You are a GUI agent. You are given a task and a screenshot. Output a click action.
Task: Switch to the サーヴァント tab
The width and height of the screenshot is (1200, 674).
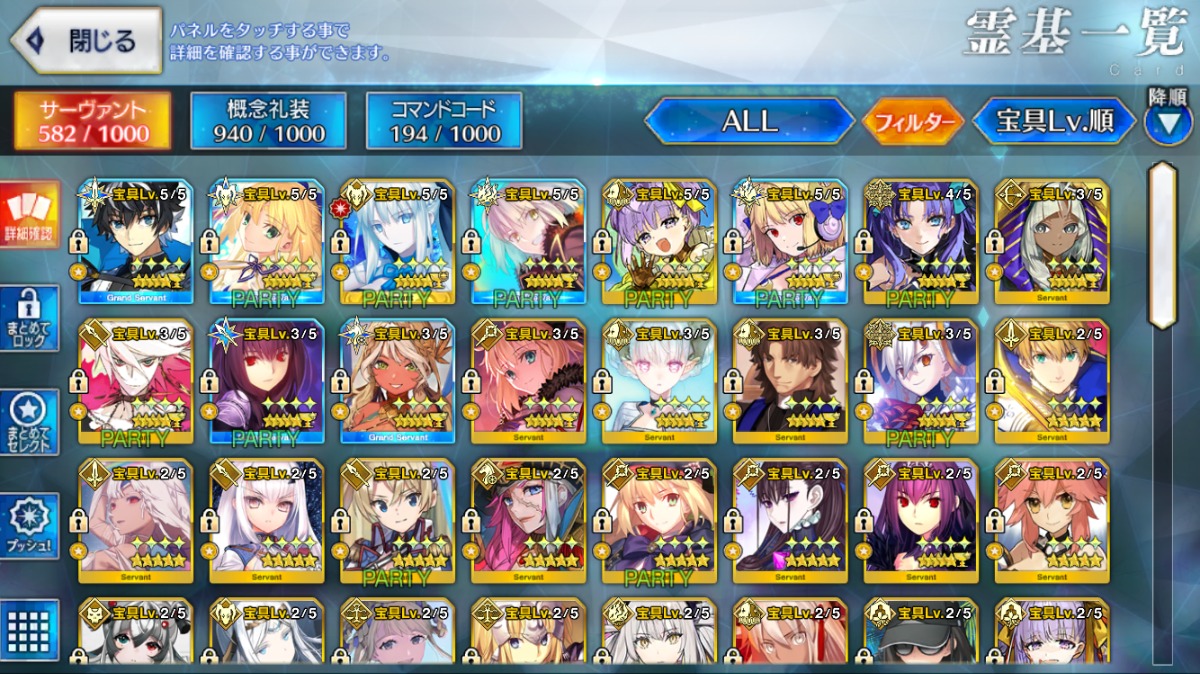(x=92, y=122)
